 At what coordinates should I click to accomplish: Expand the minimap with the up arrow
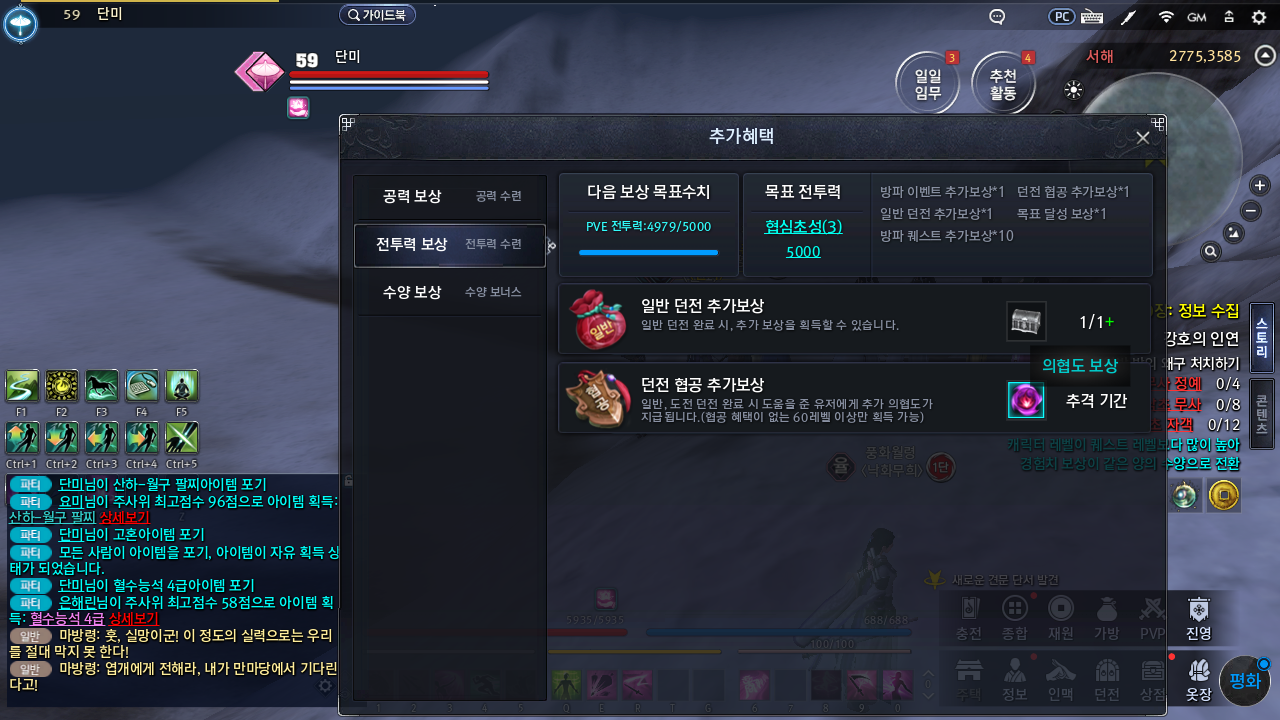point(1263,57)
